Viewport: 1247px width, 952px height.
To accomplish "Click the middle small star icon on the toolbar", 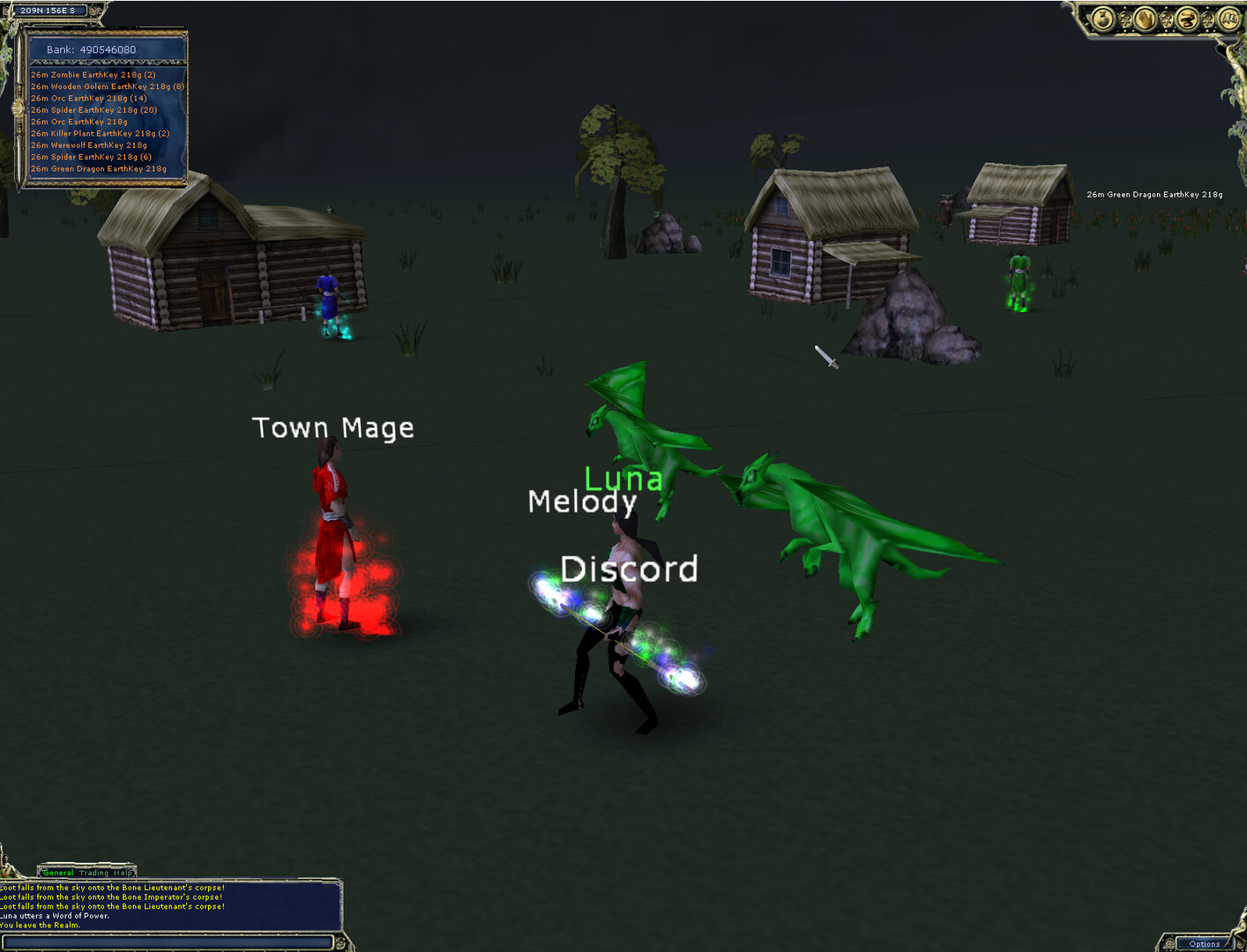I will point(1167,19).
